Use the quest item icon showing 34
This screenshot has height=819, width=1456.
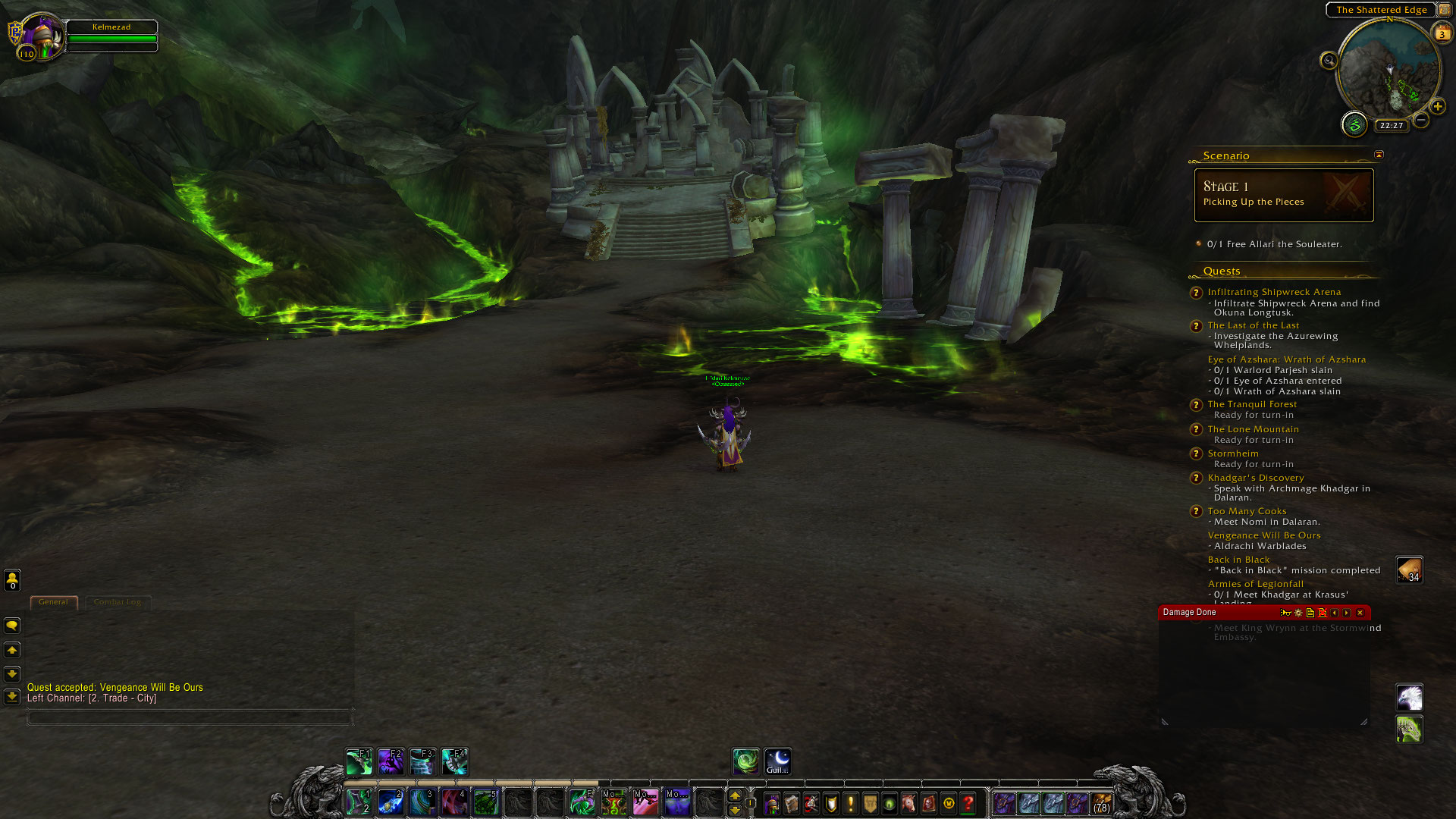[1409, 570]
